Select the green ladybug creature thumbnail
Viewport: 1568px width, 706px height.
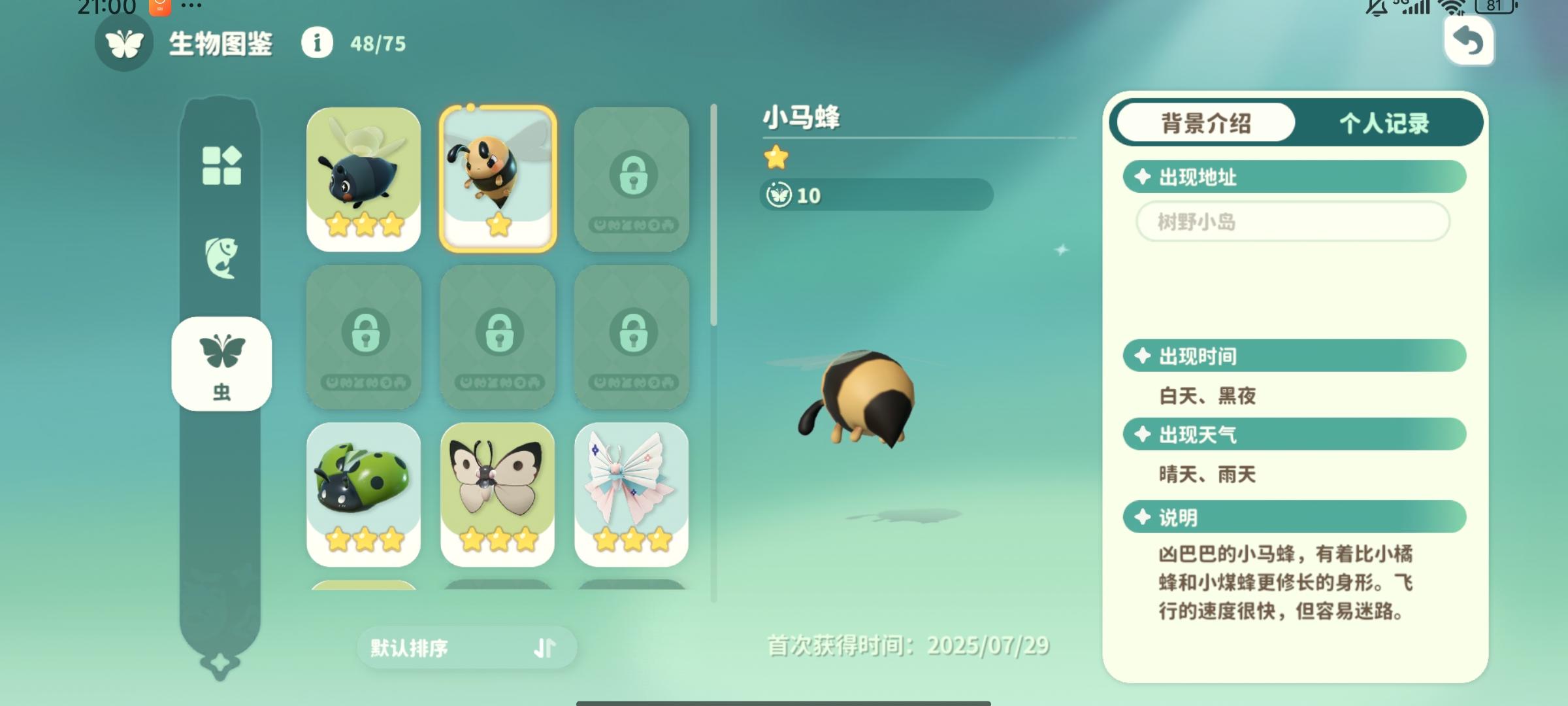364,492
